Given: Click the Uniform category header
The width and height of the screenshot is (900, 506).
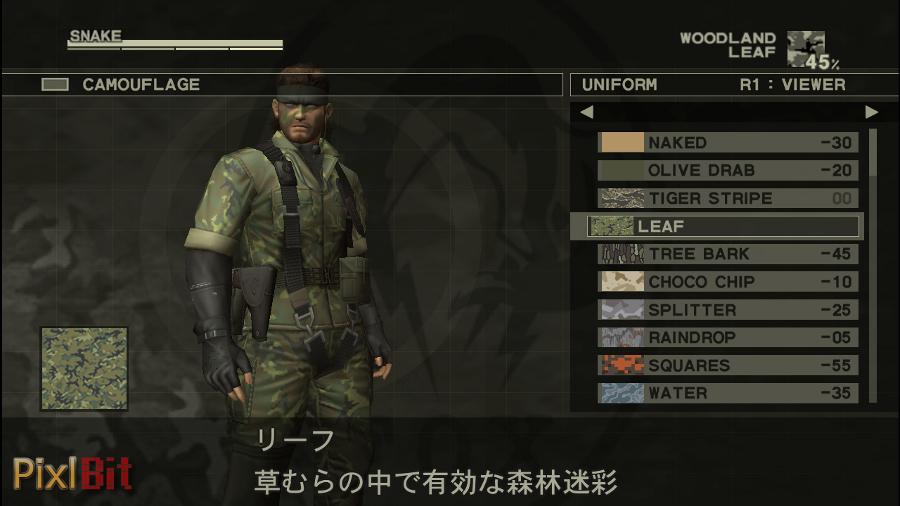Looking at the screenshot, I should [x=620, y=85].
